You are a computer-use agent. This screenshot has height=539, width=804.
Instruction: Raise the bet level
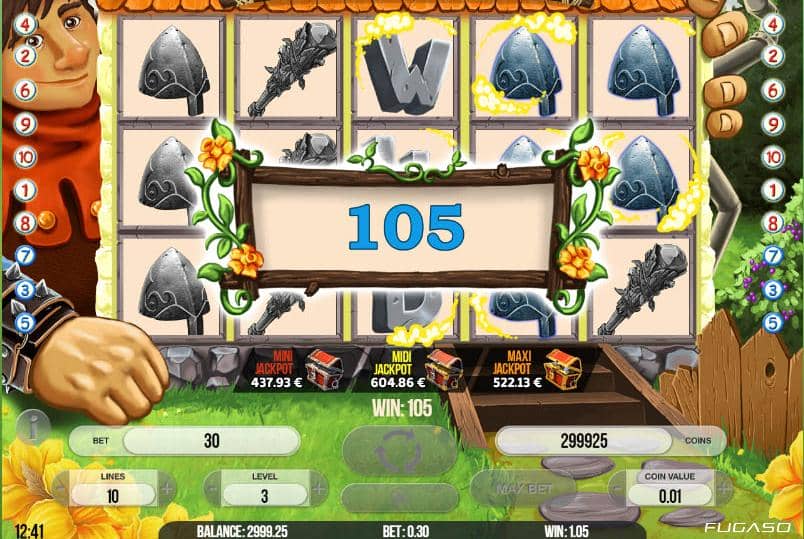pyautogui.click(x=319, y=490)
